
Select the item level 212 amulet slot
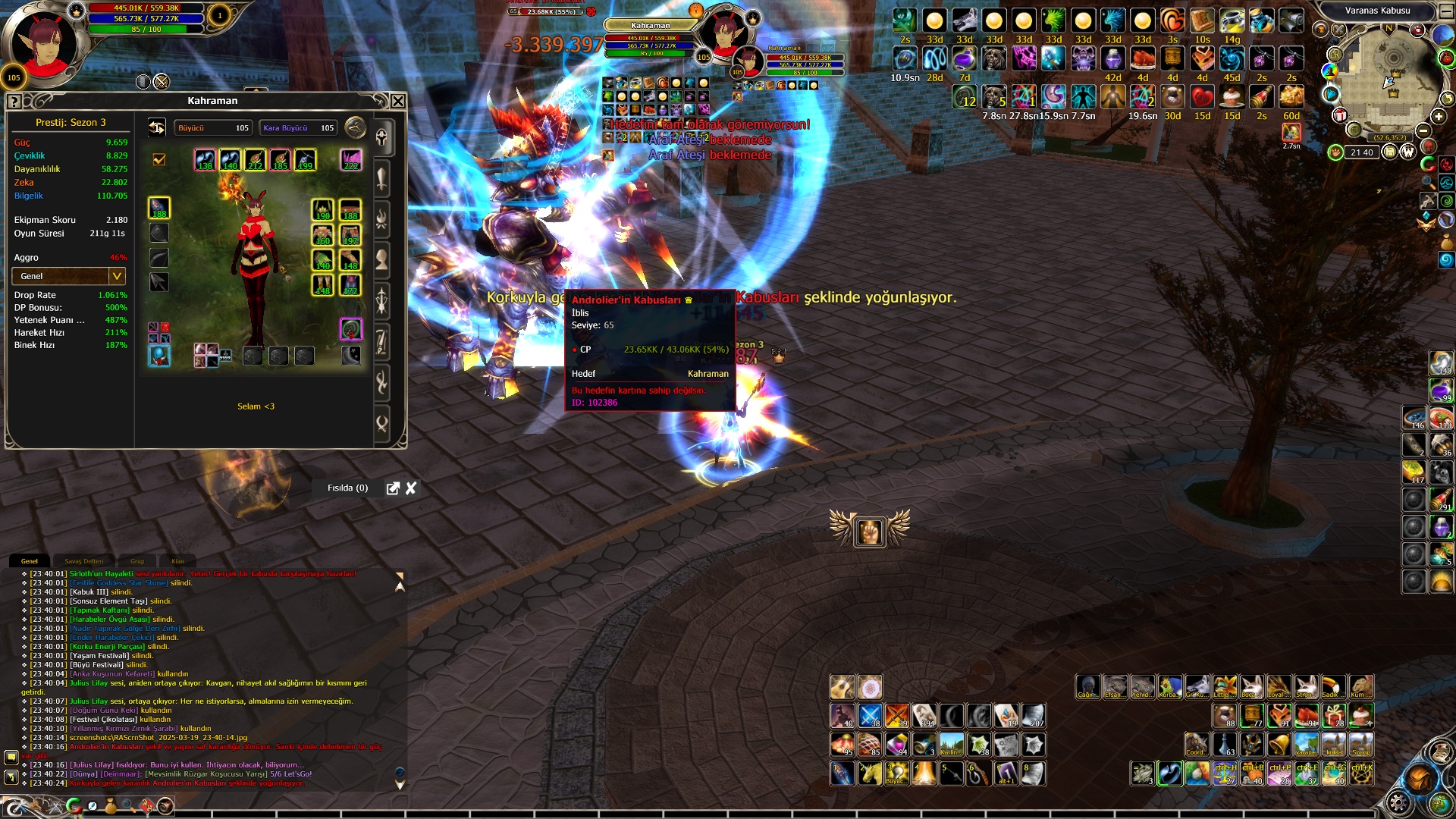pos(255,159)
